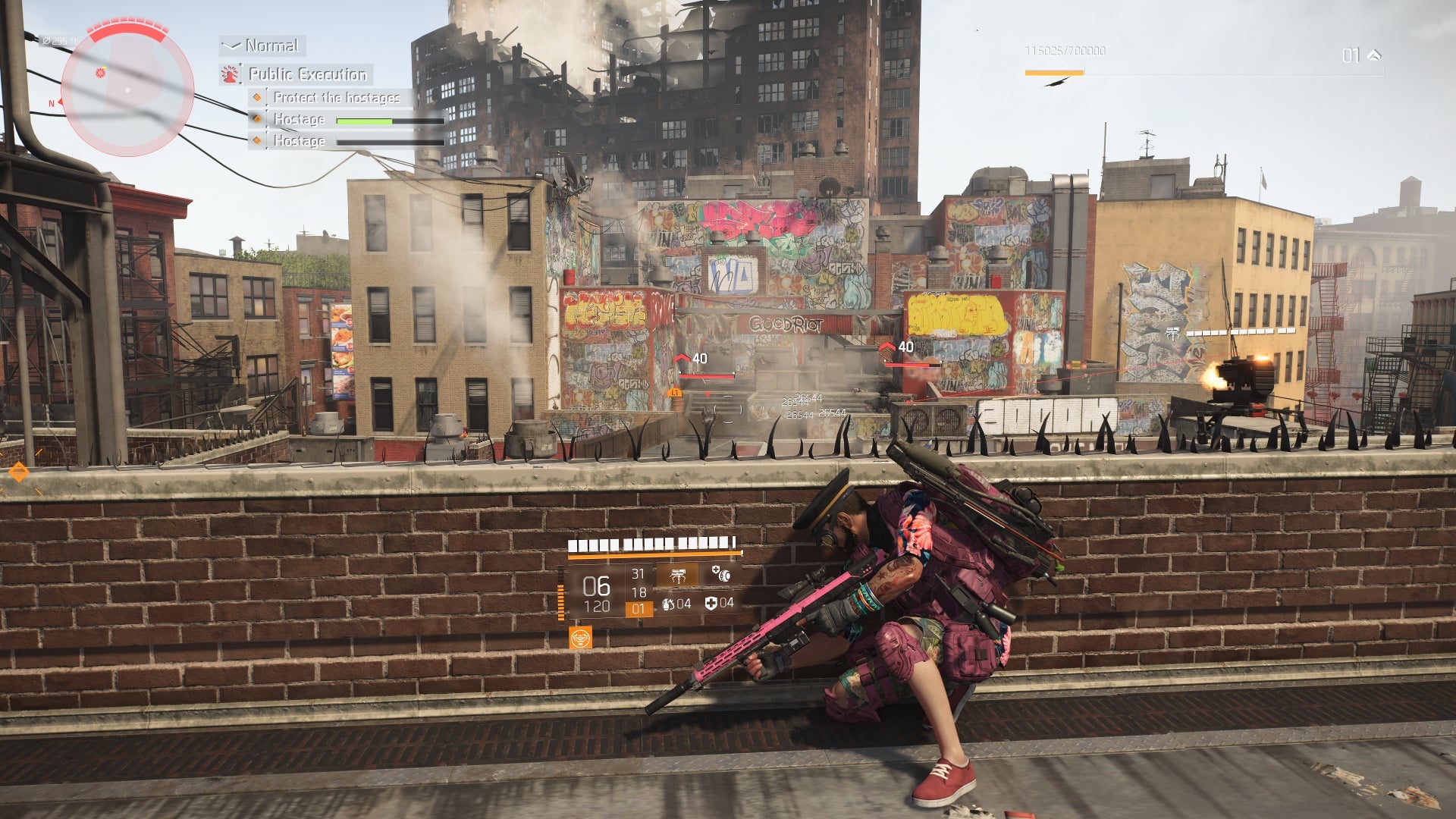Click the armor kit cross icon showing 04
1456x819 pixels.
click(711, 605)
